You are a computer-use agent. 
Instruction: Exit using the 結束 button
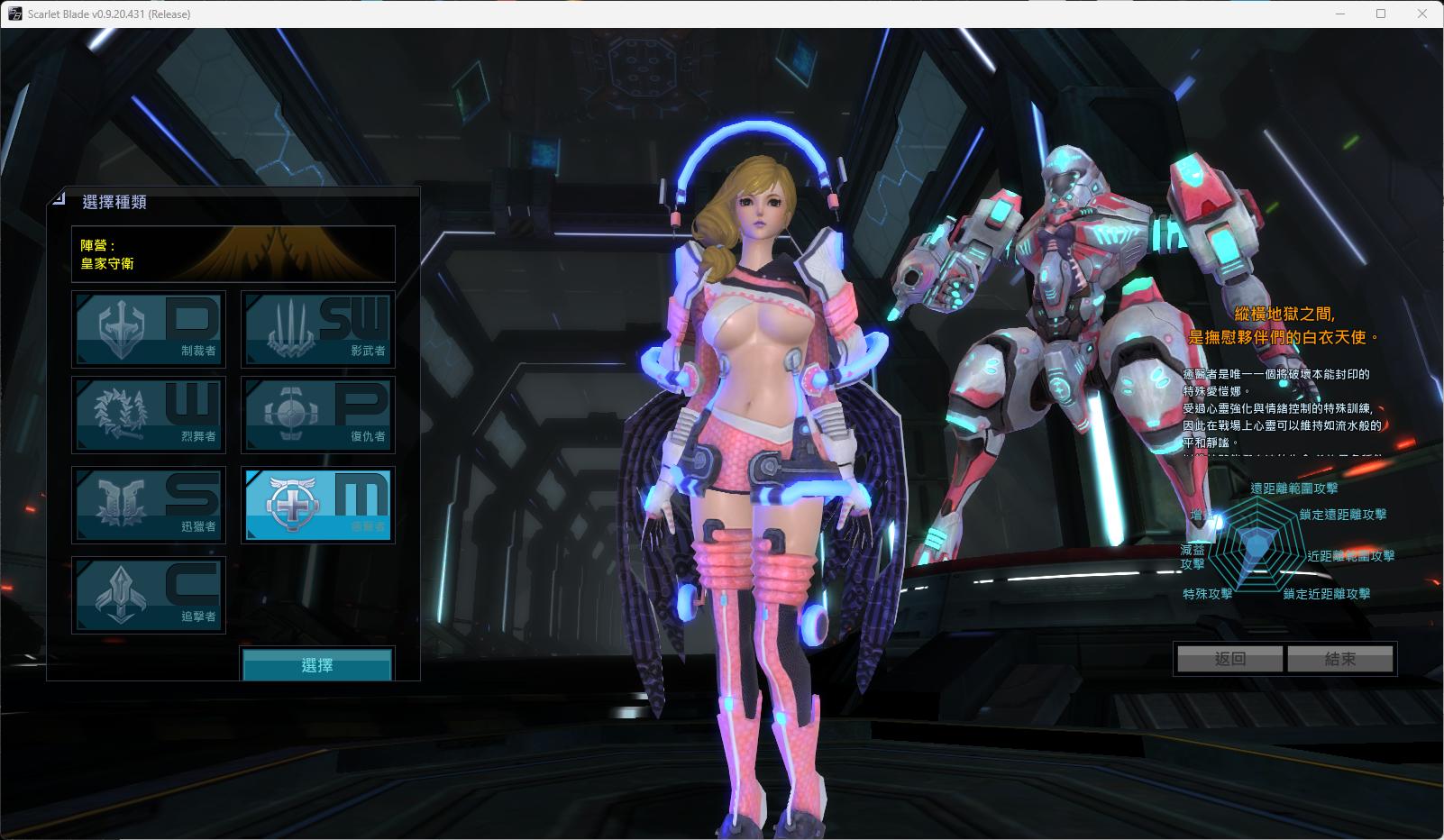click(1340, 659)
